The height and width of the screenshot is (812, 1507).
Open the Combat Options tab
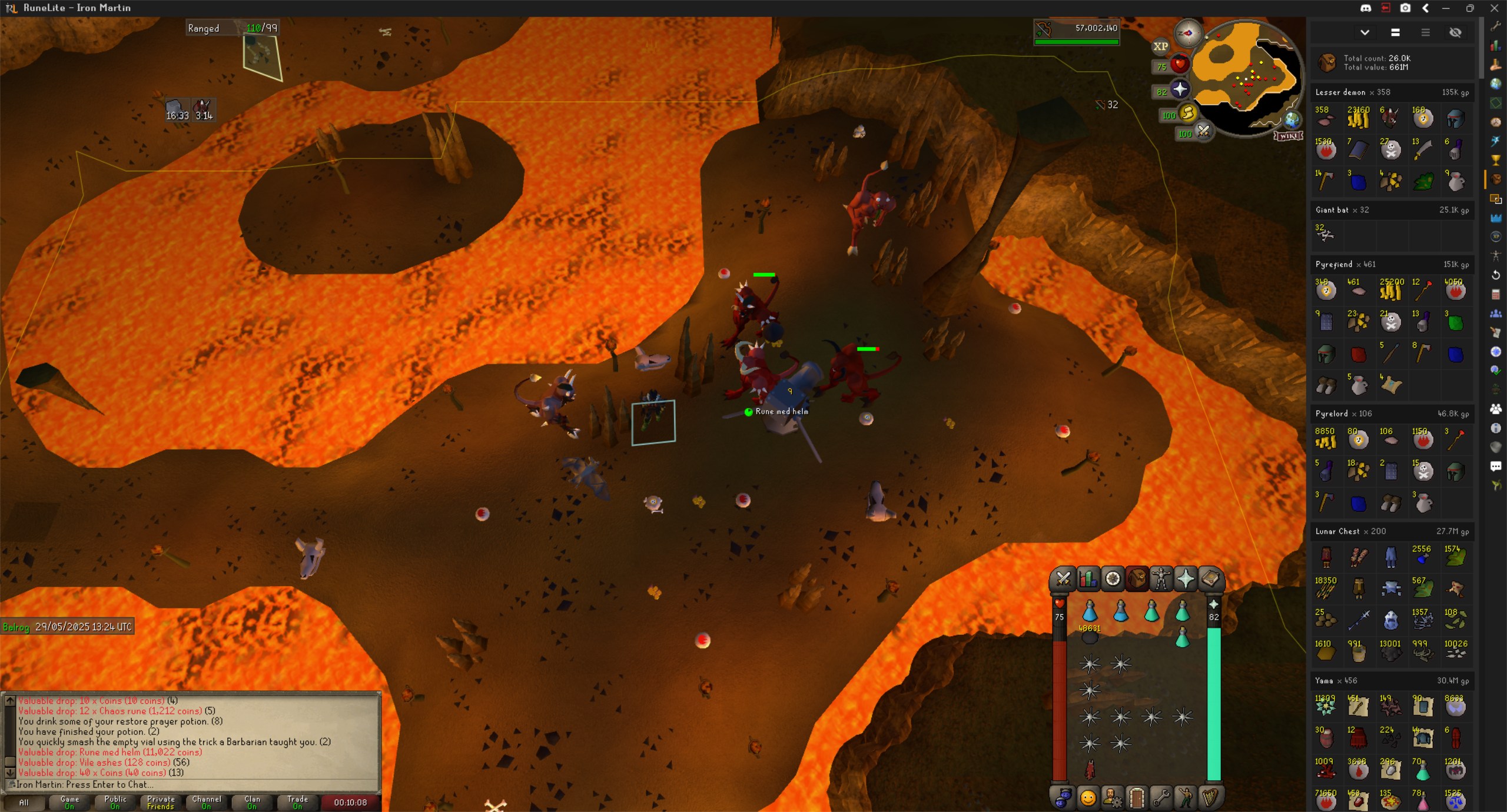(x=1063, y=579)
